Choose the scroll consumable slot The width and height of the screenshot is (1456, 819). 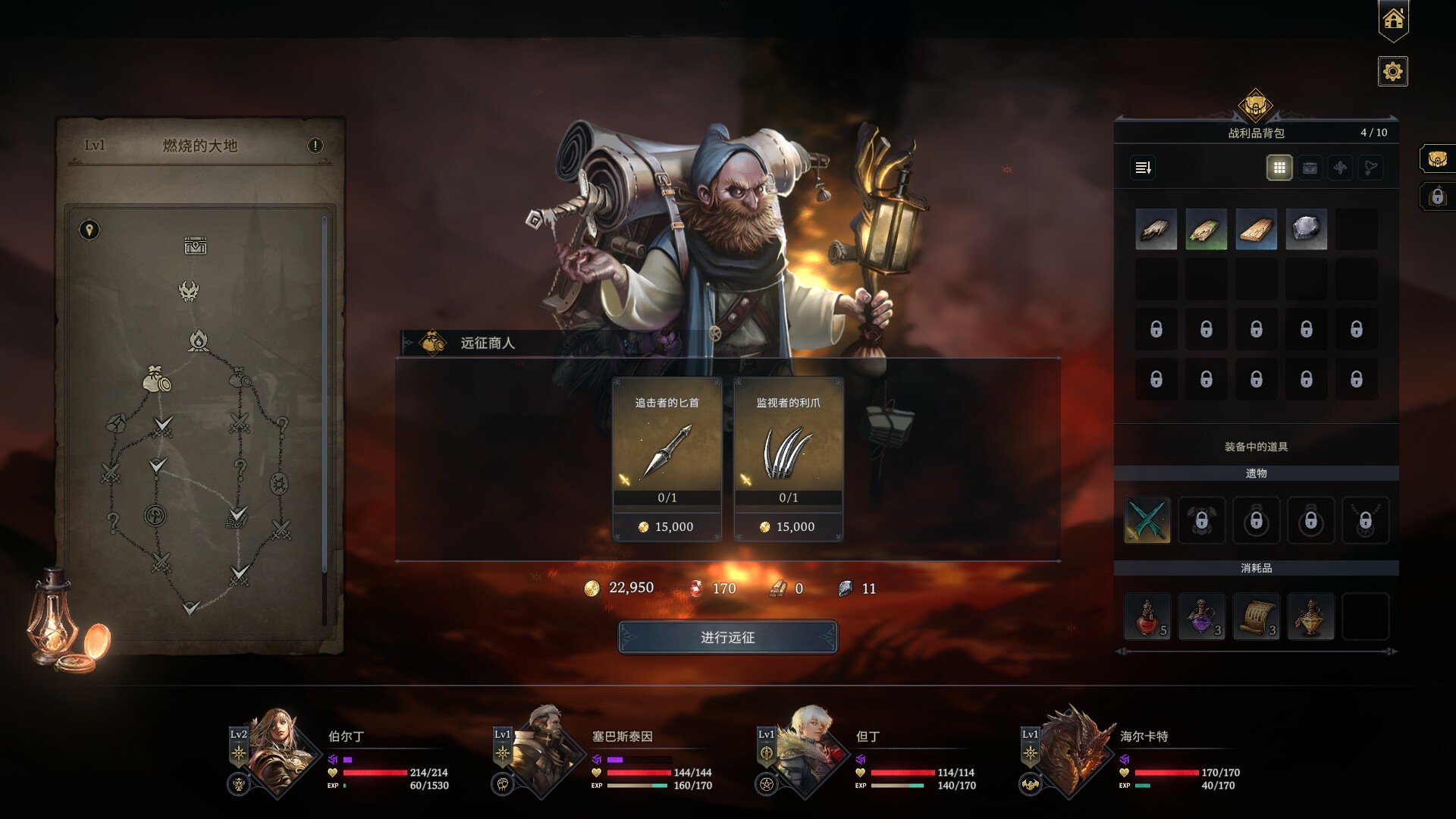(1256, 617)
